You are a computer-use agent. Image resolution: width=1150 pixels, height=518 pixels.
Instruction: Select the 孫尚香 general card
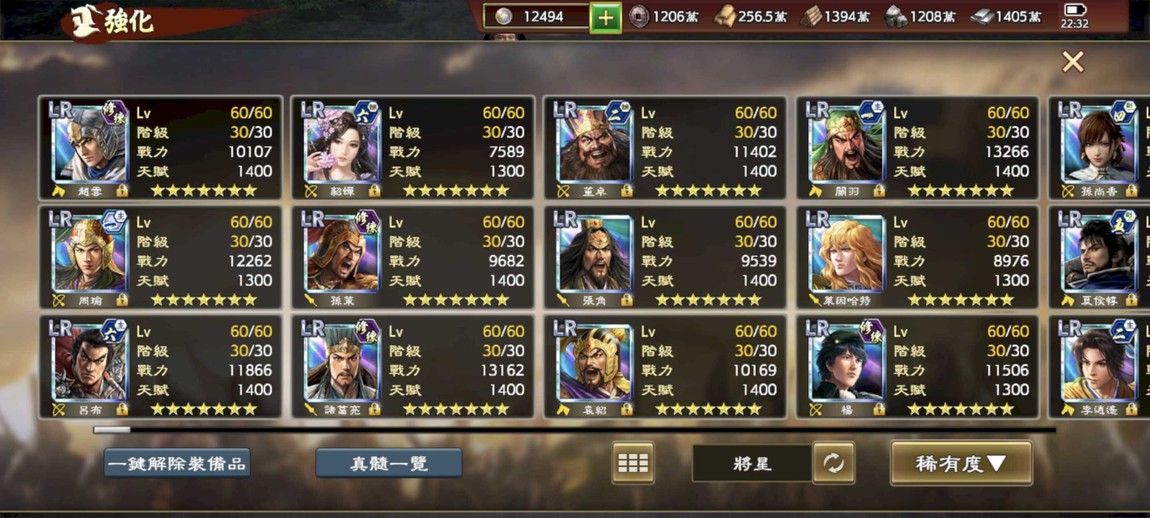(1100, 148)
